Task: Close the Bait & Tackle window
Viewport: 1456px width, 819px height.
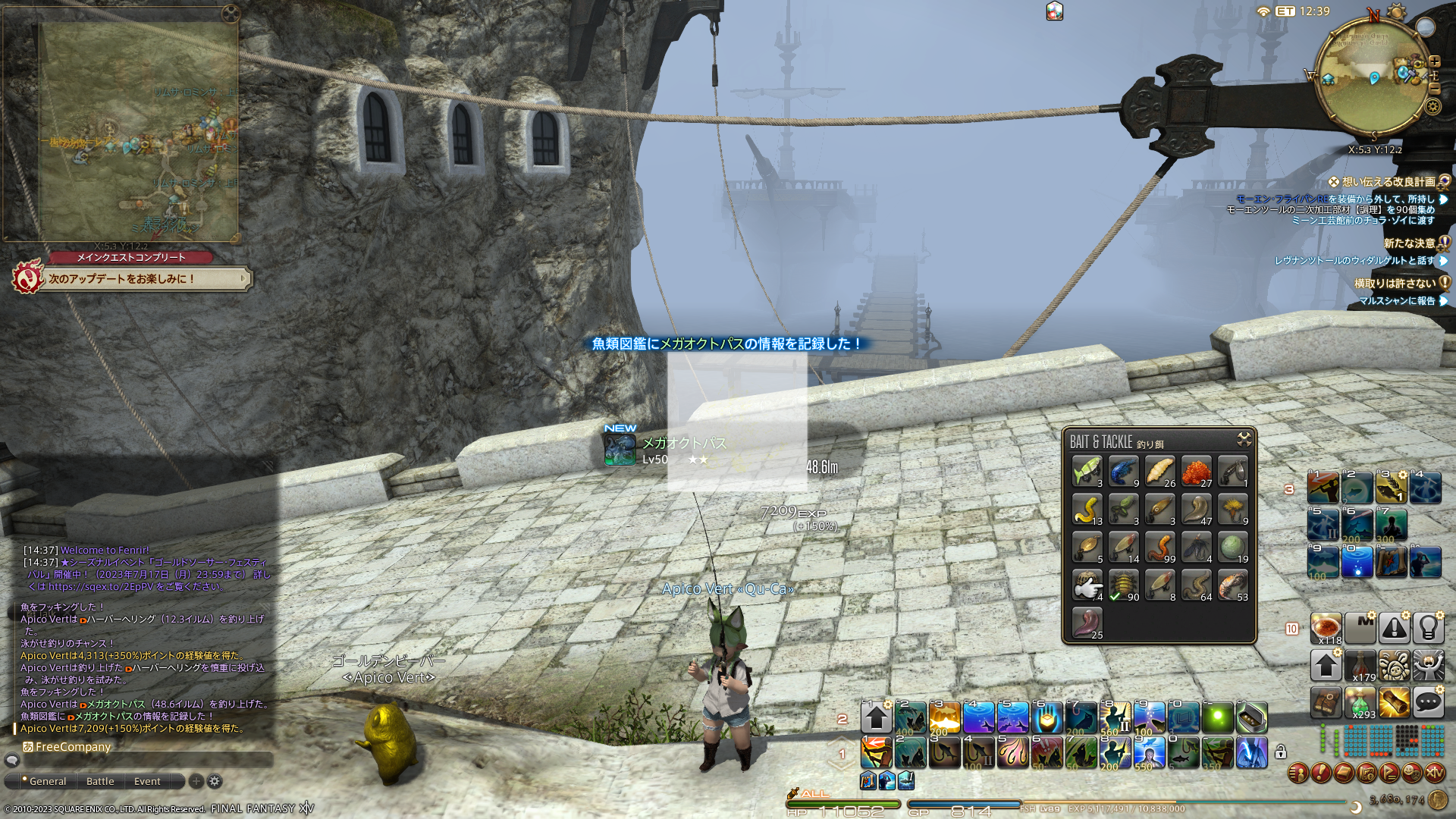Action: coord(1244,439)
